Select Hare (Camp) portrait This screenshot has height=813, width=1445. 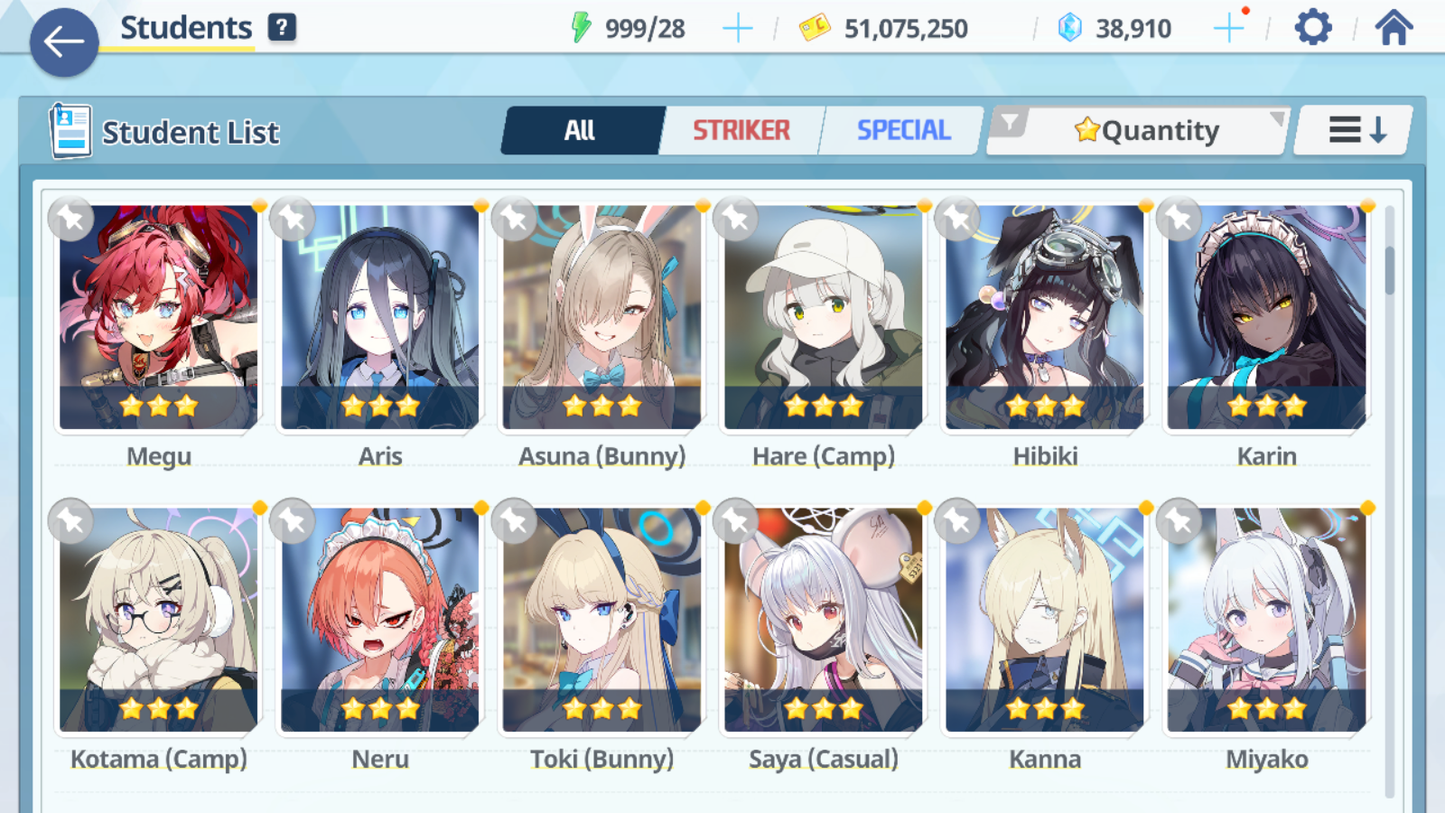[823, 318]
